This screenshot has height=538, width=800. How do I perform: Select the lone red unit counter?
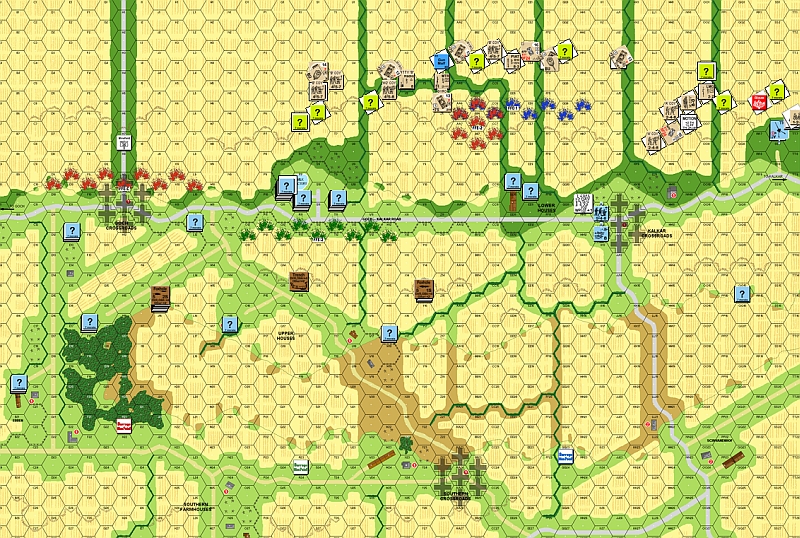pos(758,101)
